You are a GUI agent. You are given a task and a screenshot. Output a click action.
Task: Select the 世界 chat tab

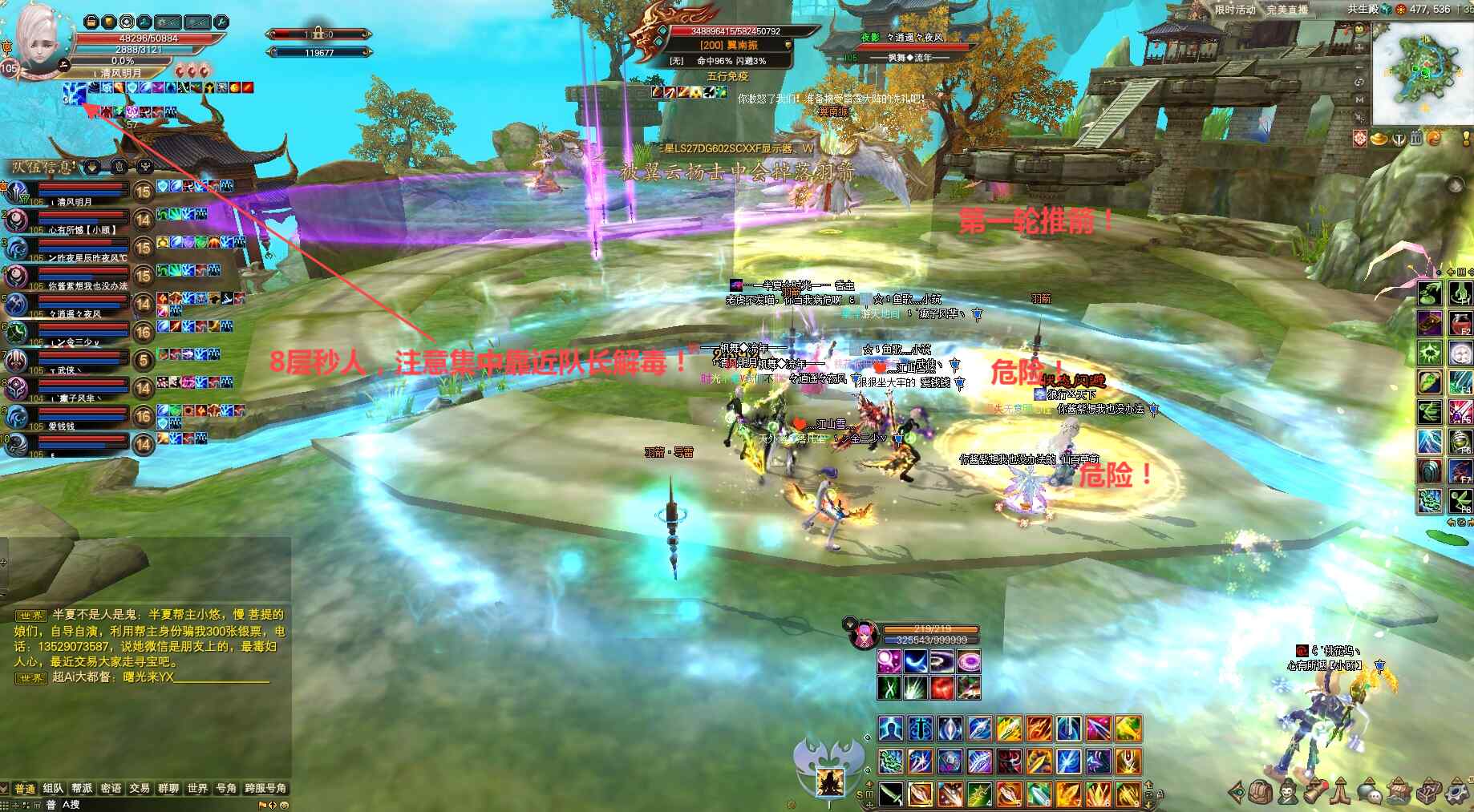[197, 789]
